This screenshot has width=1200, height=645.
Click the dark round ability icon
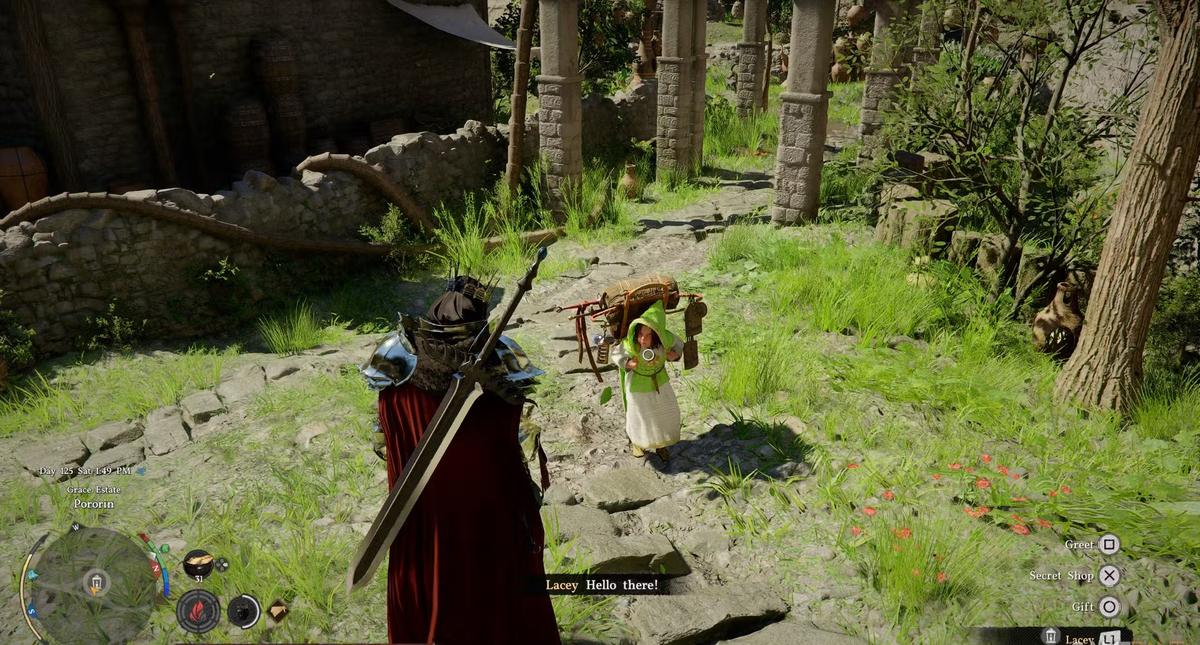pos(243,610)
